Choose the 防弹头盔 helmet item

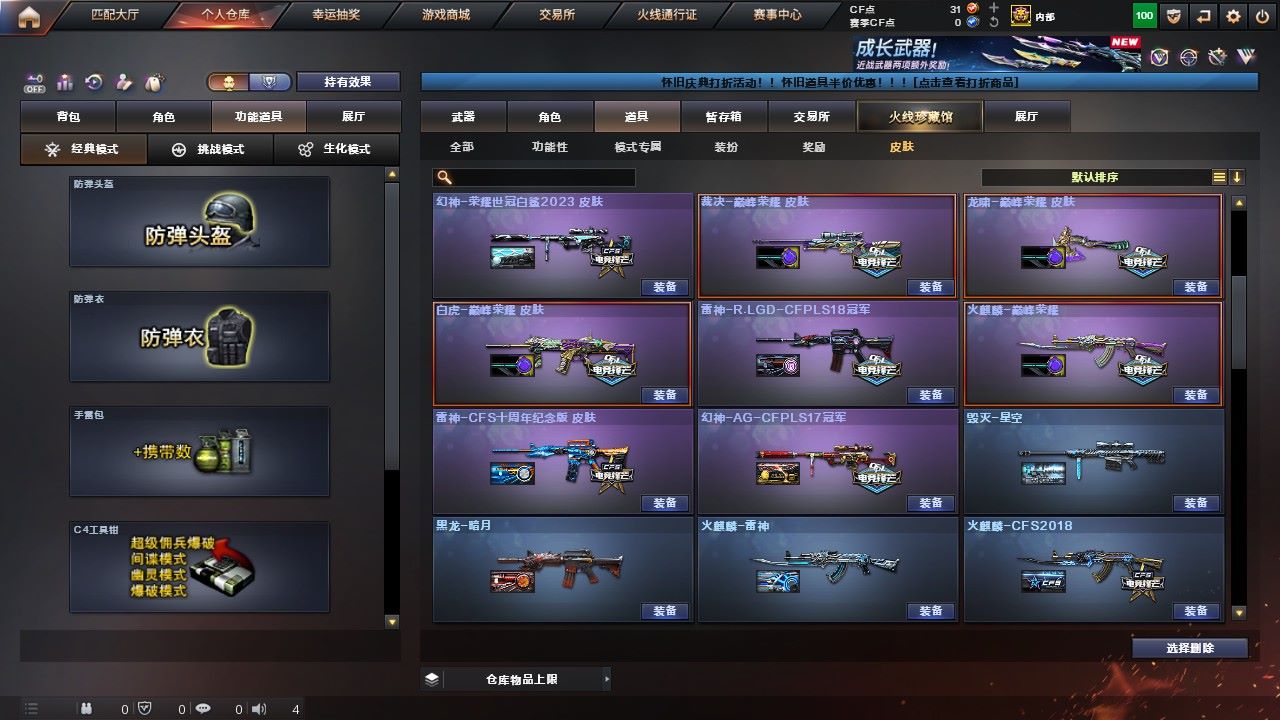point(199,222)
